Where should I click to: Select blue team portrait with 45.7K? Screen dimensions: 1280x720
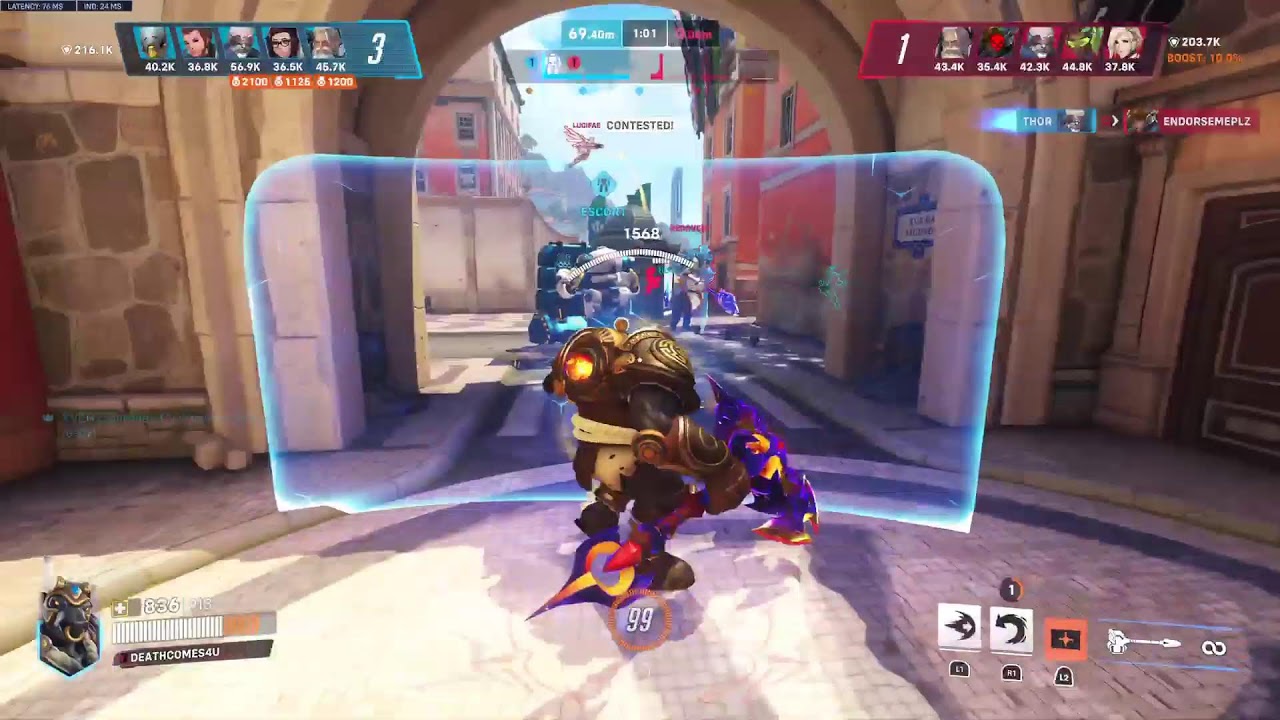pyautogui.click(x=329, y=45)
